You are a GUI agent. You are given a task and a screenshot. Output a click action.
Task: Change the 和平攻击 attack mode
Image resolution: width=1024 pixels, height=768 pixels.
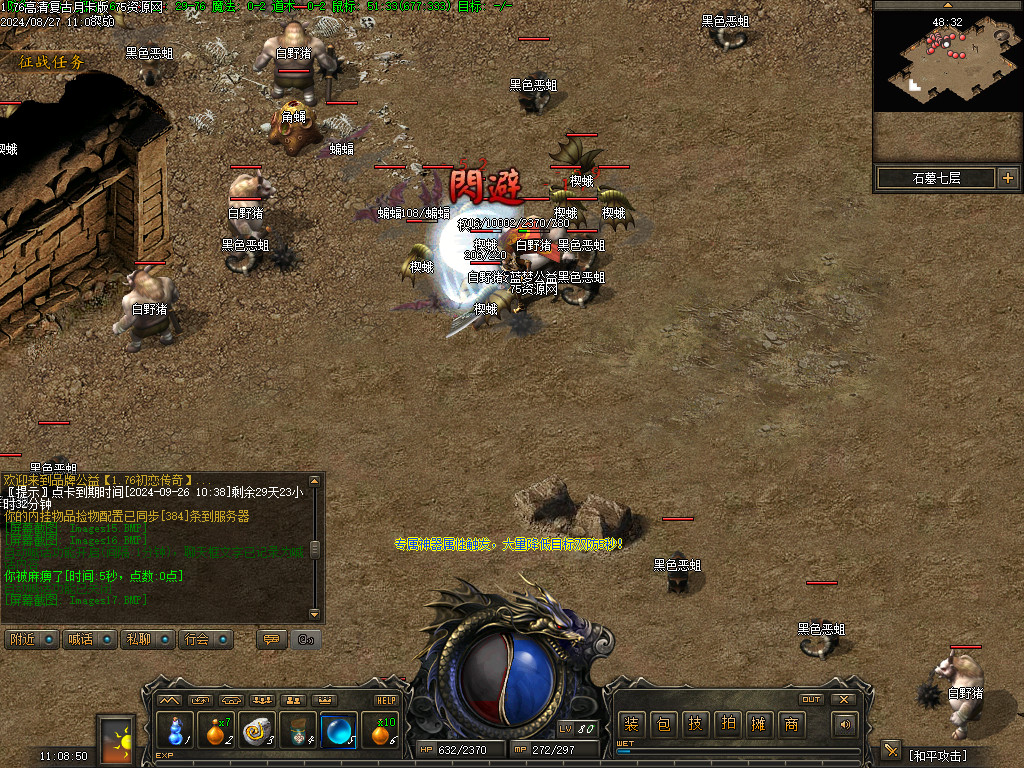pyautogui.click(x=937, y=755)
